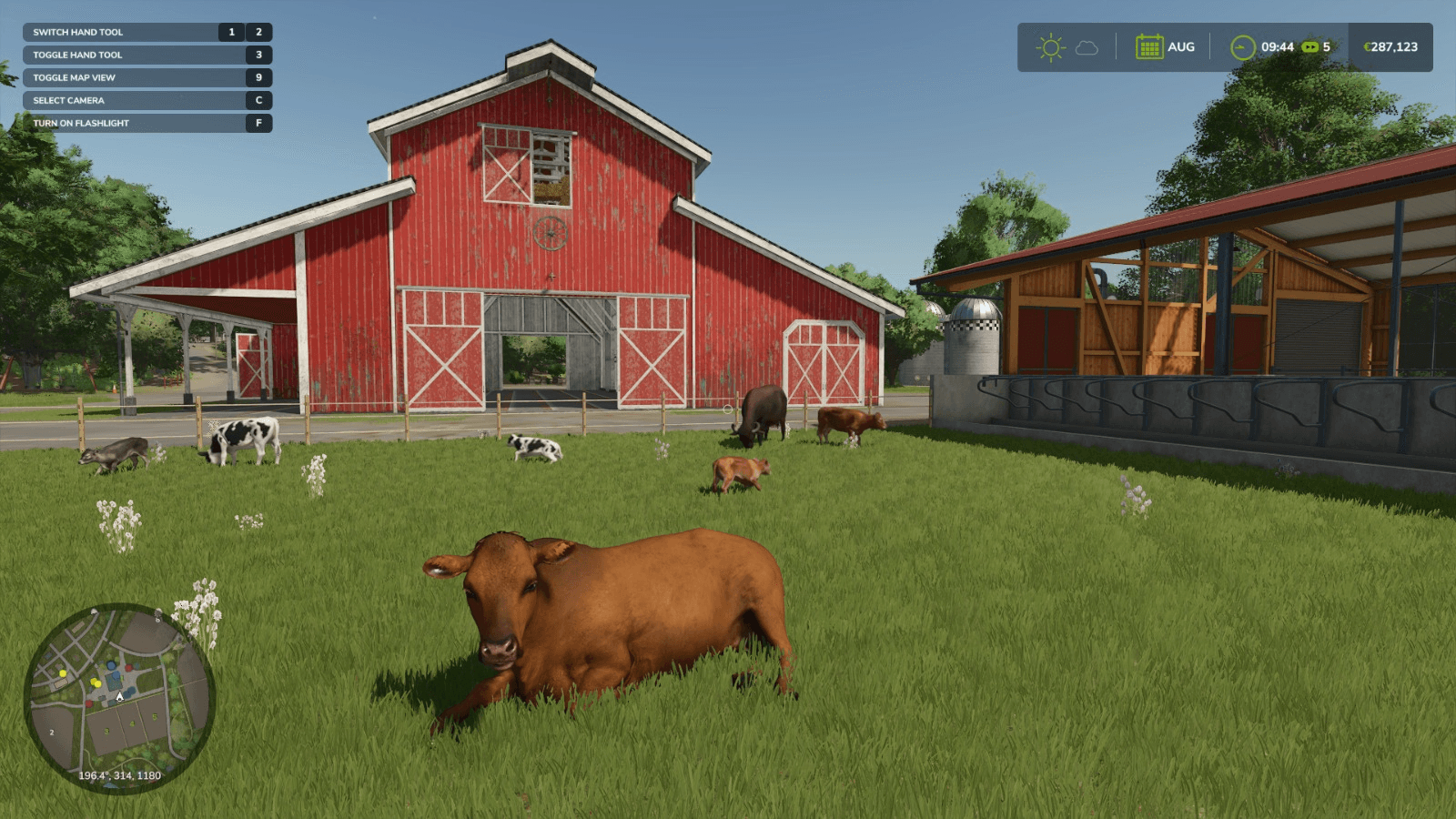Select the August calendar icon
Viewport: 1456px width, 819px height.
point(1149,47)
